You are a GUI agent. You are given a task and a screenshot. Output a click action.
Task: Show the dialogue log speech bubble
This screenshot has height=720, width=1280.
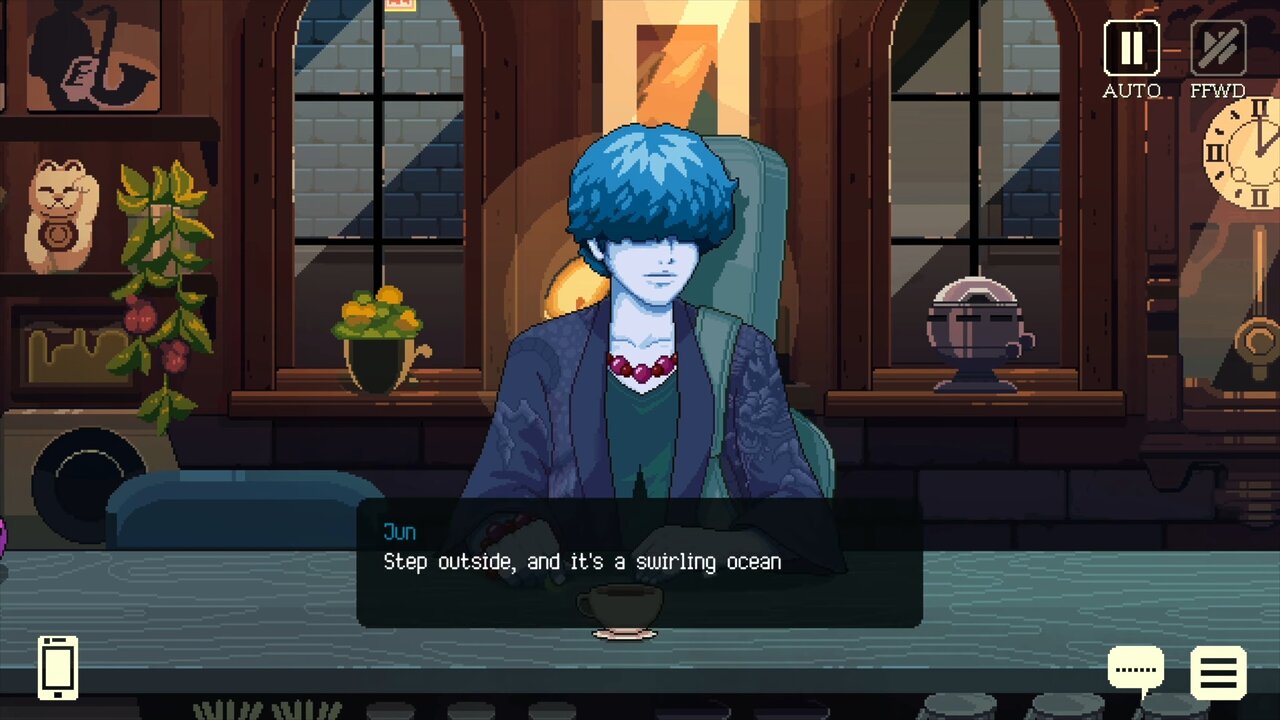[x=1135, y=670]
